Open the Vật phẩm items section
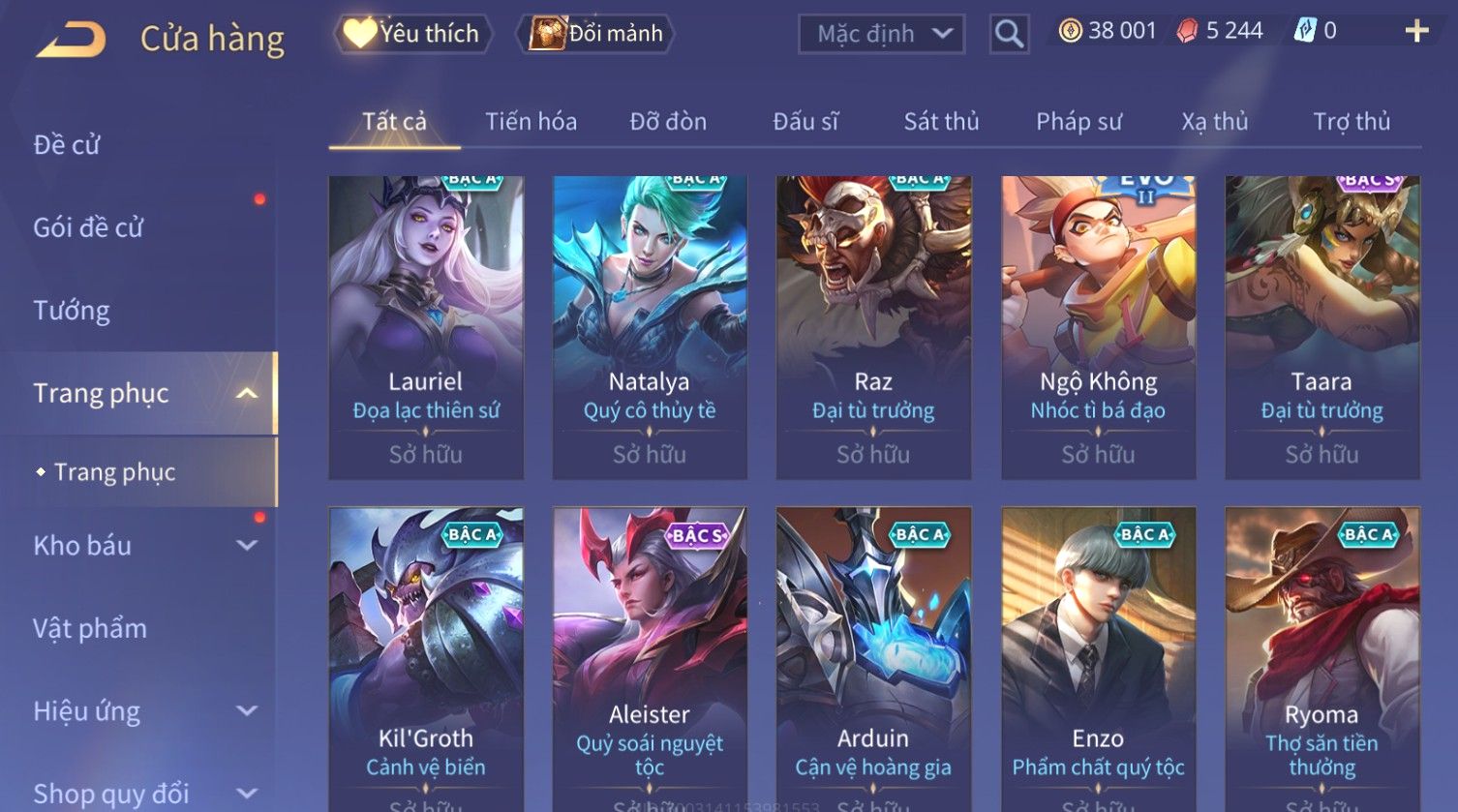This screenshot has width=1458, height=812. coord(90,629)
